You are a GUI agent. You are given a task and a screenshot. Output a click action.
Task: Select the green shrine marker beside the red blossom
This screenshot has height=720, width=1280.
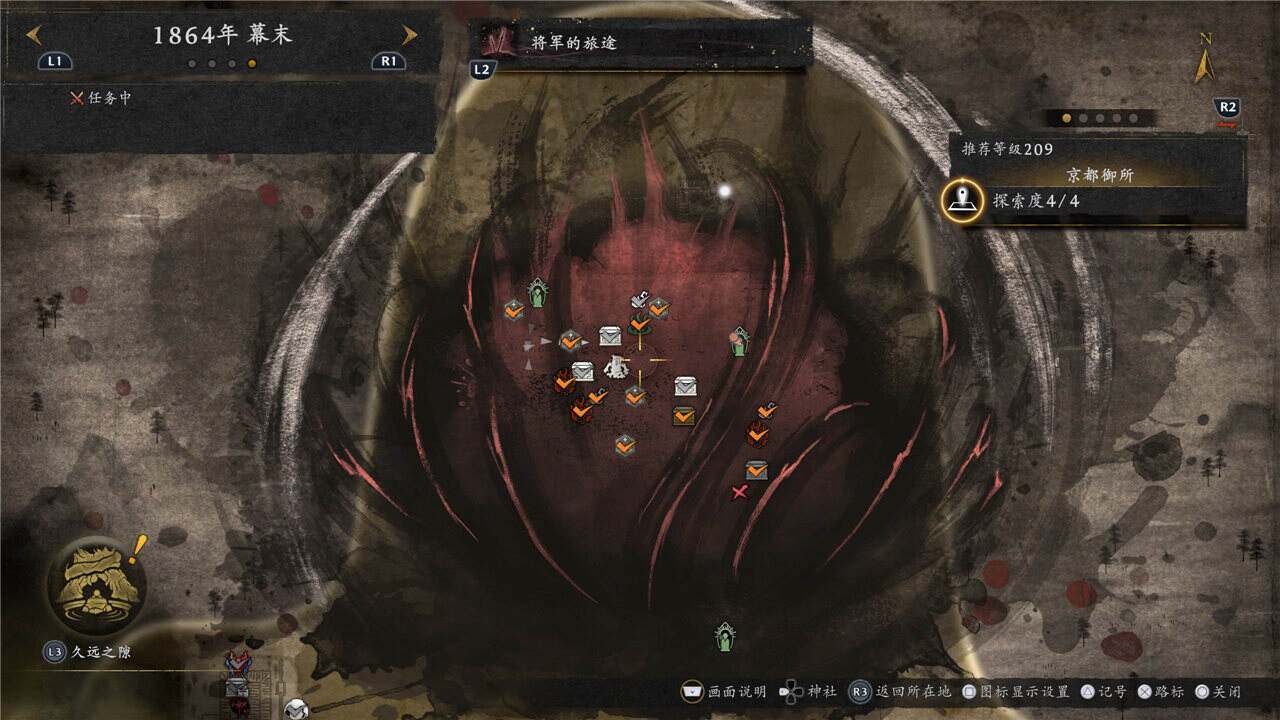(x=740, y=341)
